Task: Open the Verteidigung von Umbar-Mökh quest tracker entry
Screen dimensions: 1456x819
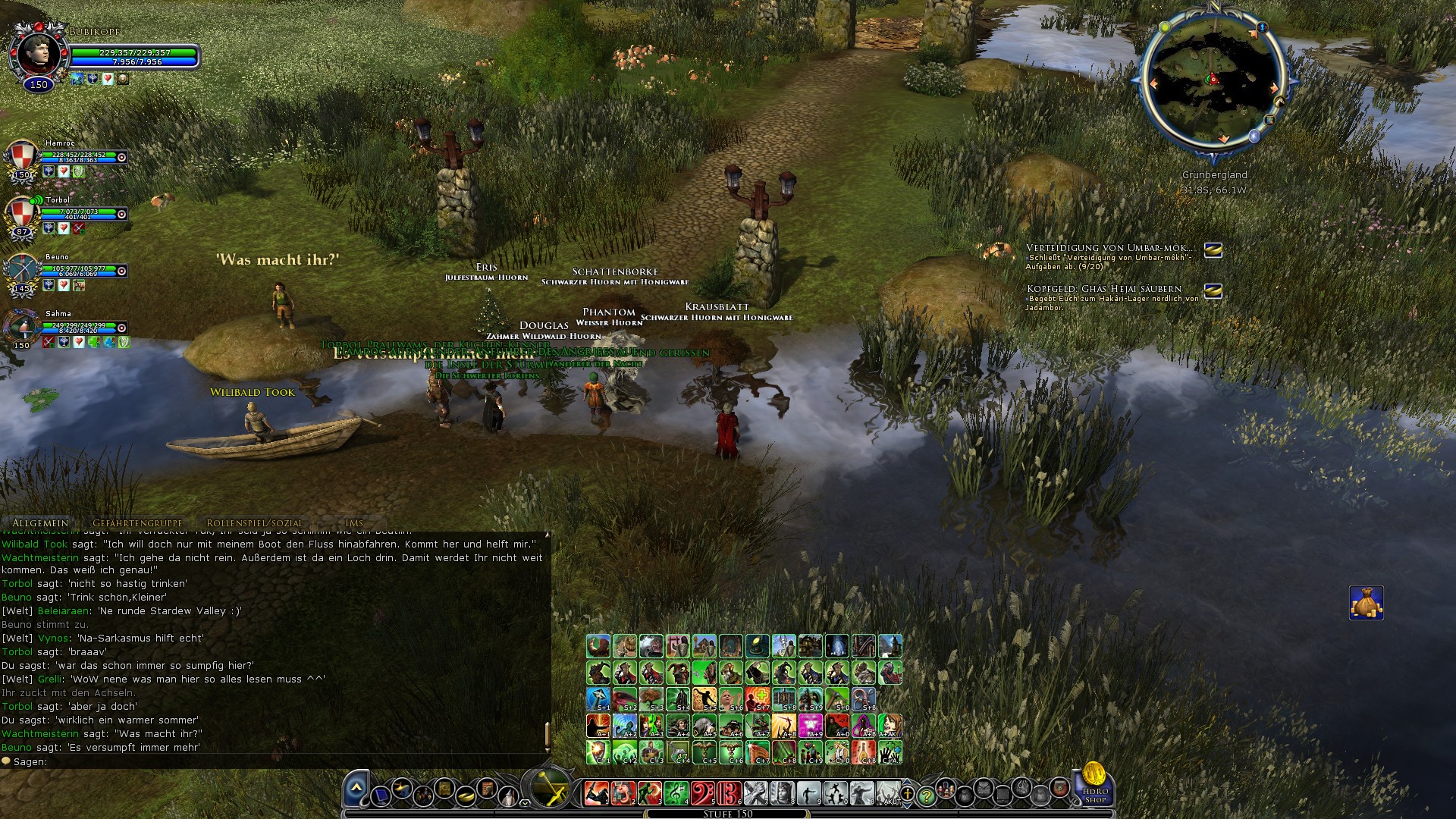Action: coord(1109,248)
